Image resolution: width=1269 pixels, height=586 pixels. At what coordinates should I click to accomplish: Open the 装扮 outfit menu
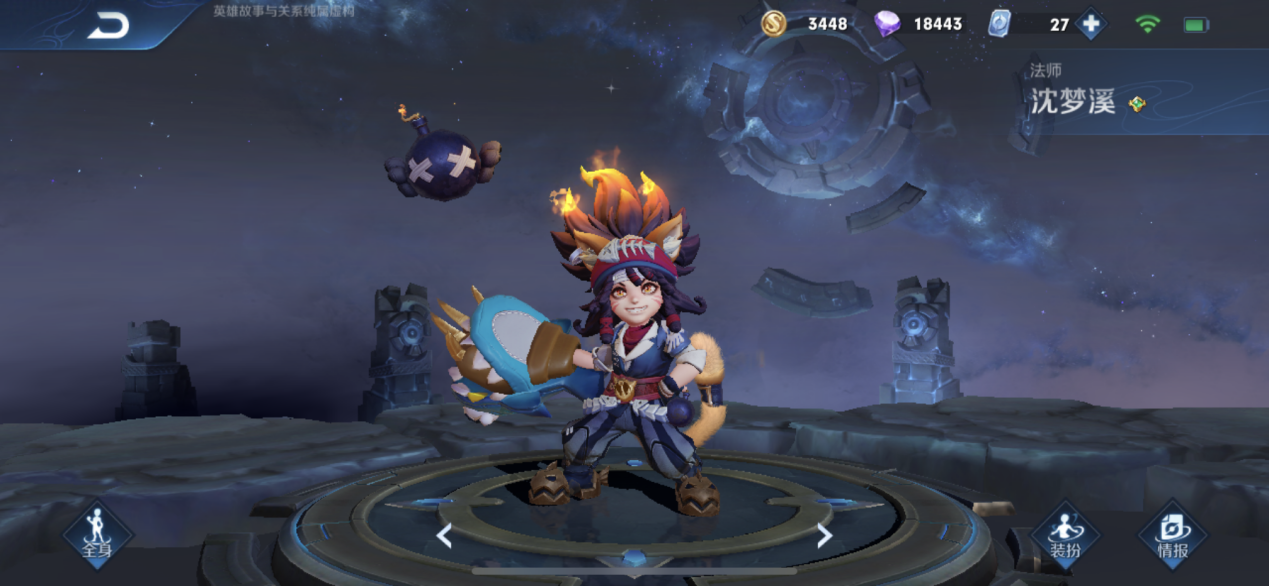pos(1064,534)
